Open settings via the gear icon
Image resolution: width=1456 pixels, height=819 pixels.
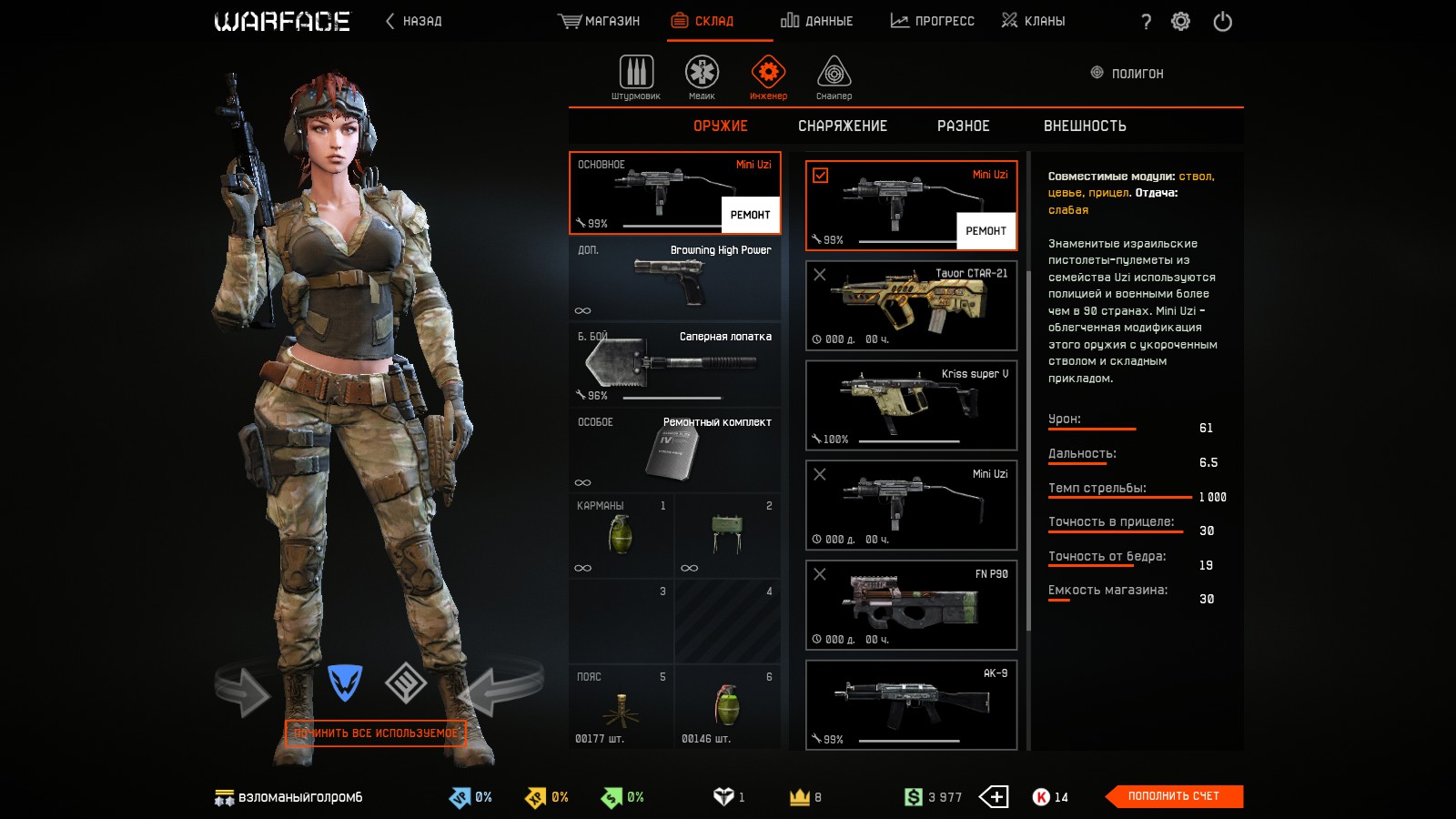[1180, 21]
